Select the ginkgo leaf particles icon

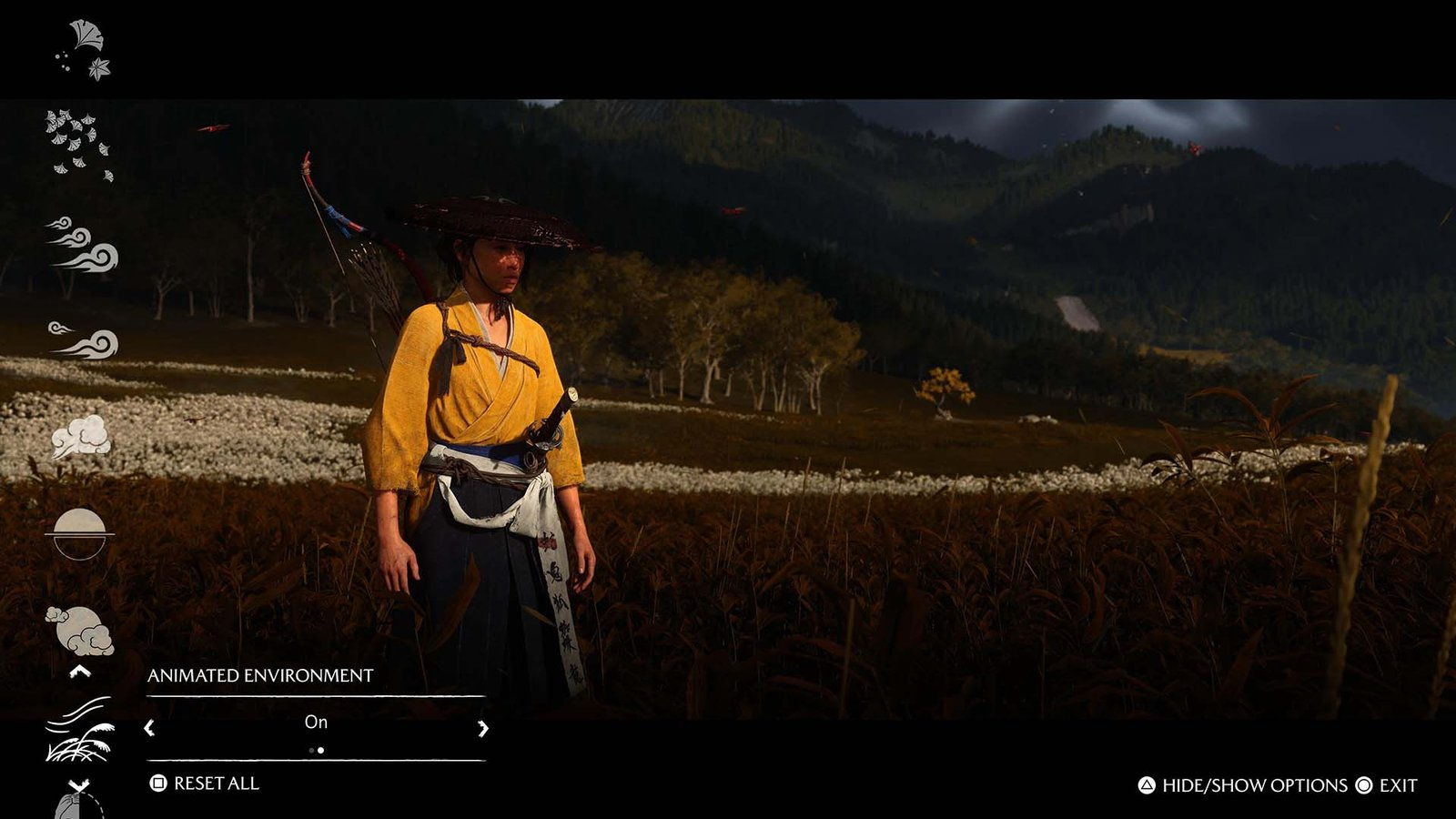pyautogui.click(x=84, y=44)
